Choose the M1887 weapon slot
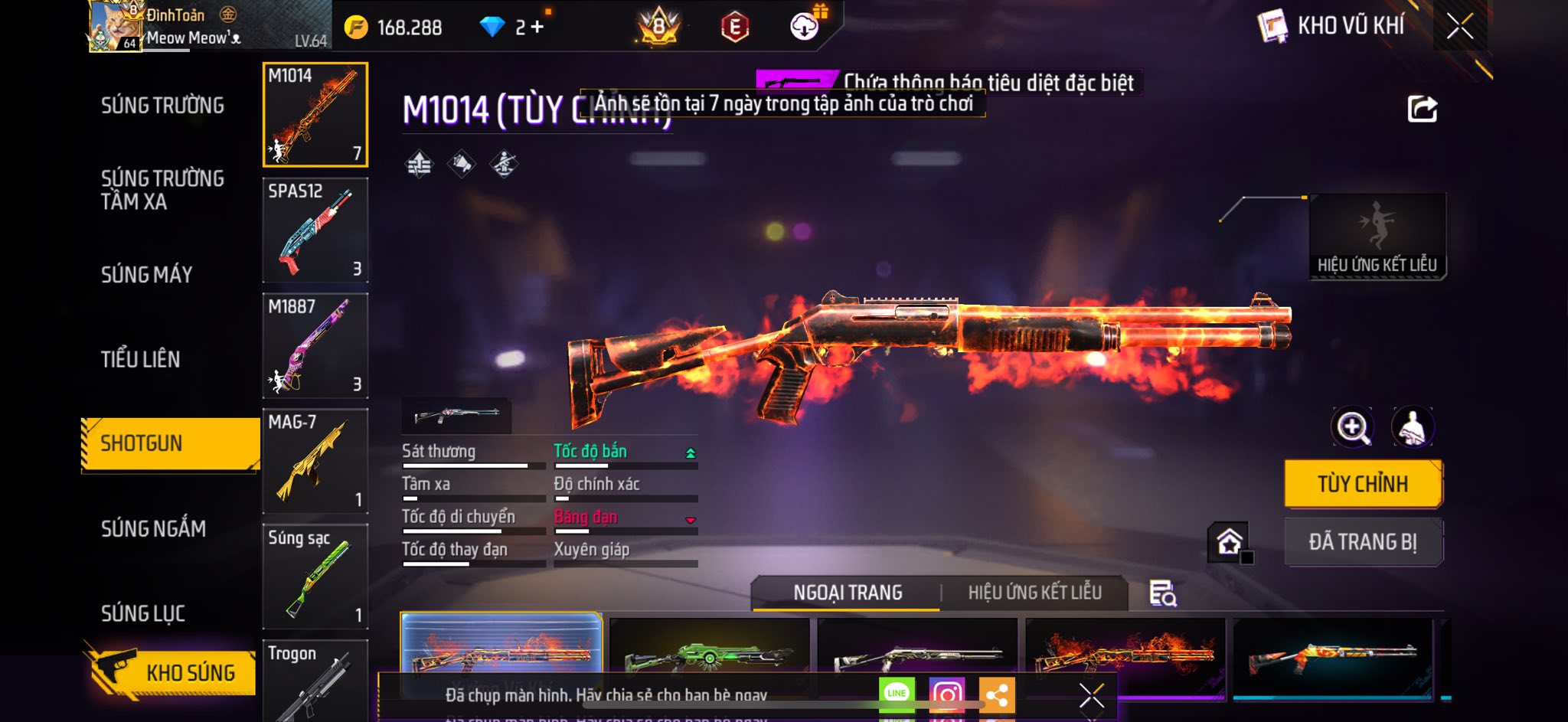Screen dimensions: 1568x722 [x=315, y=346]
